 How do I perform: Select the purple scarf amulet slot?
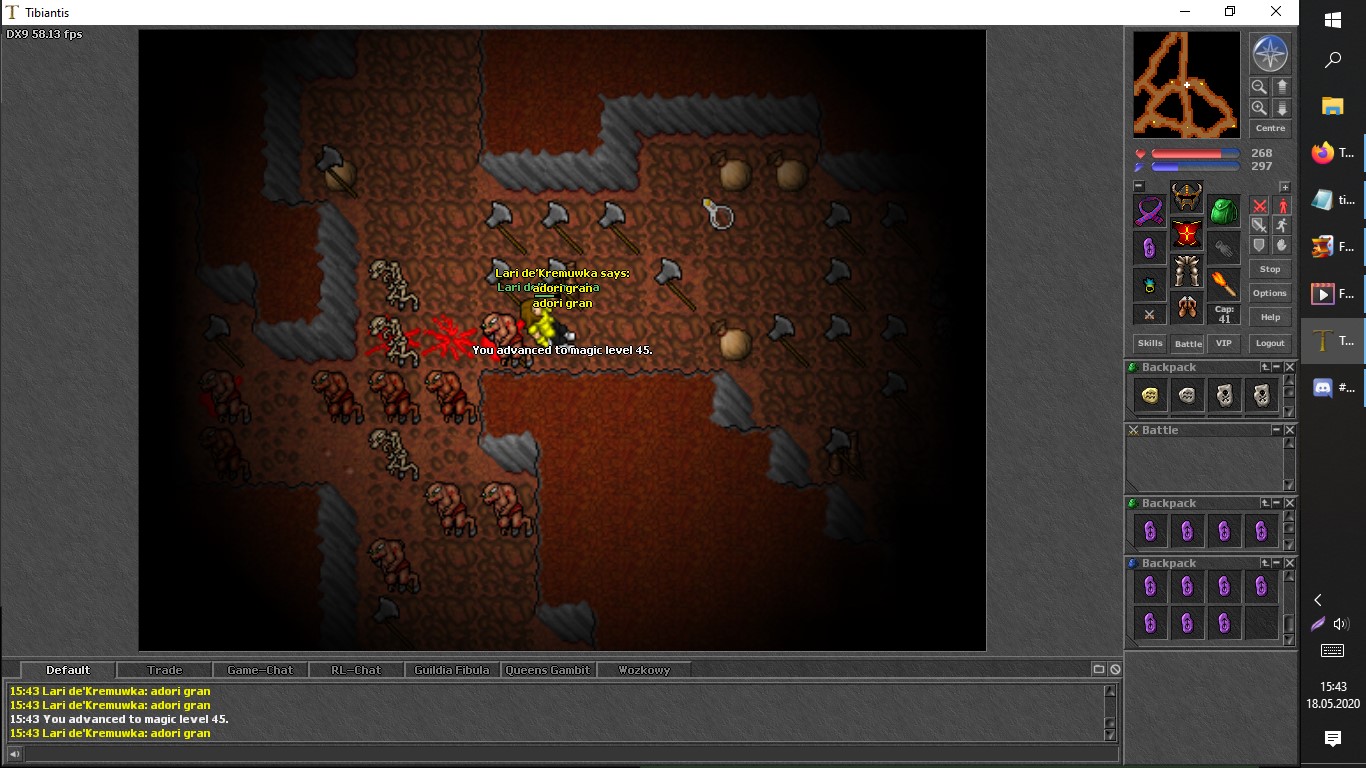[1149, 211]
